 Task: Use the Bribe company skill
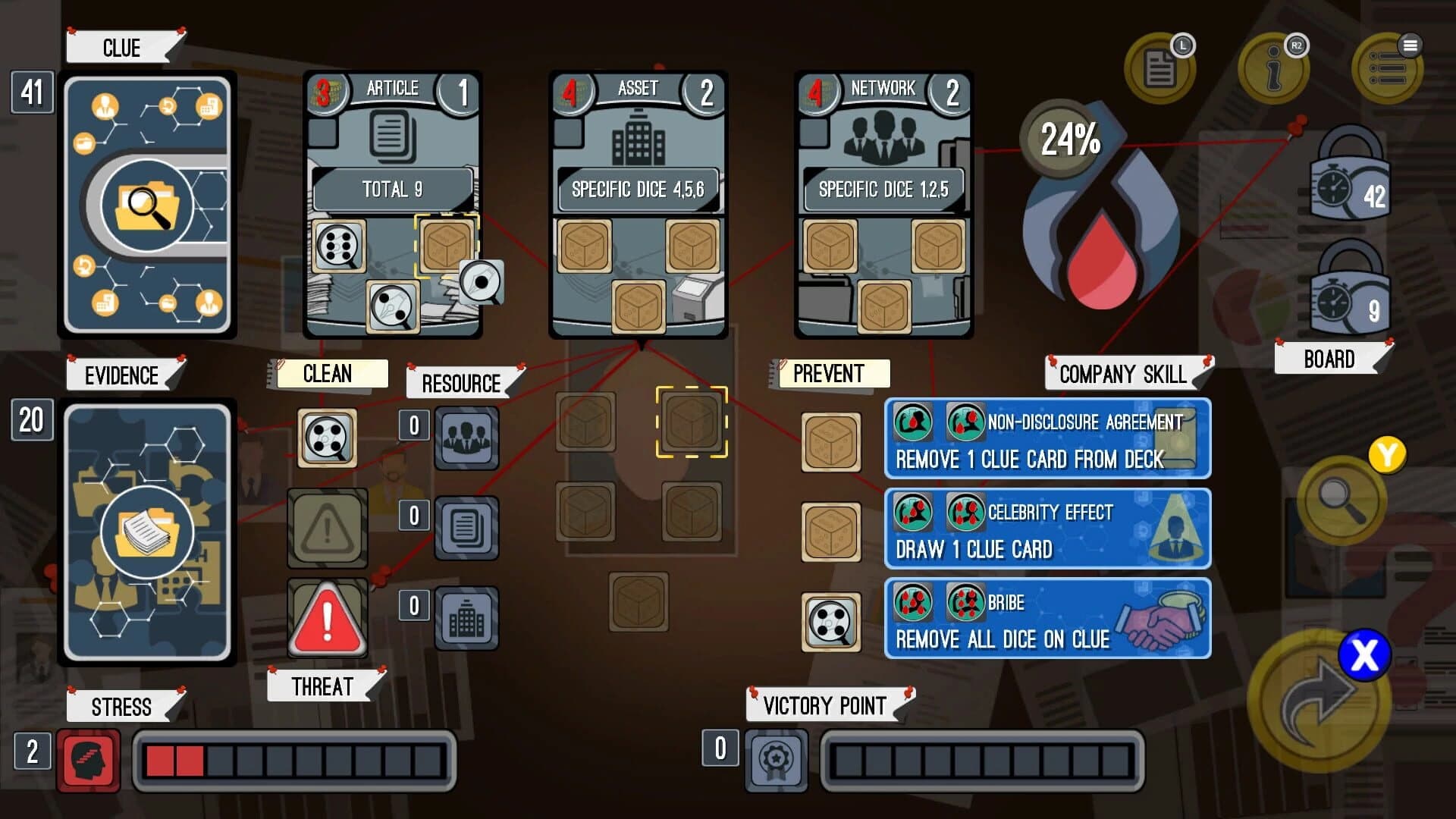pyautogui.click(x=1046, y=619)
